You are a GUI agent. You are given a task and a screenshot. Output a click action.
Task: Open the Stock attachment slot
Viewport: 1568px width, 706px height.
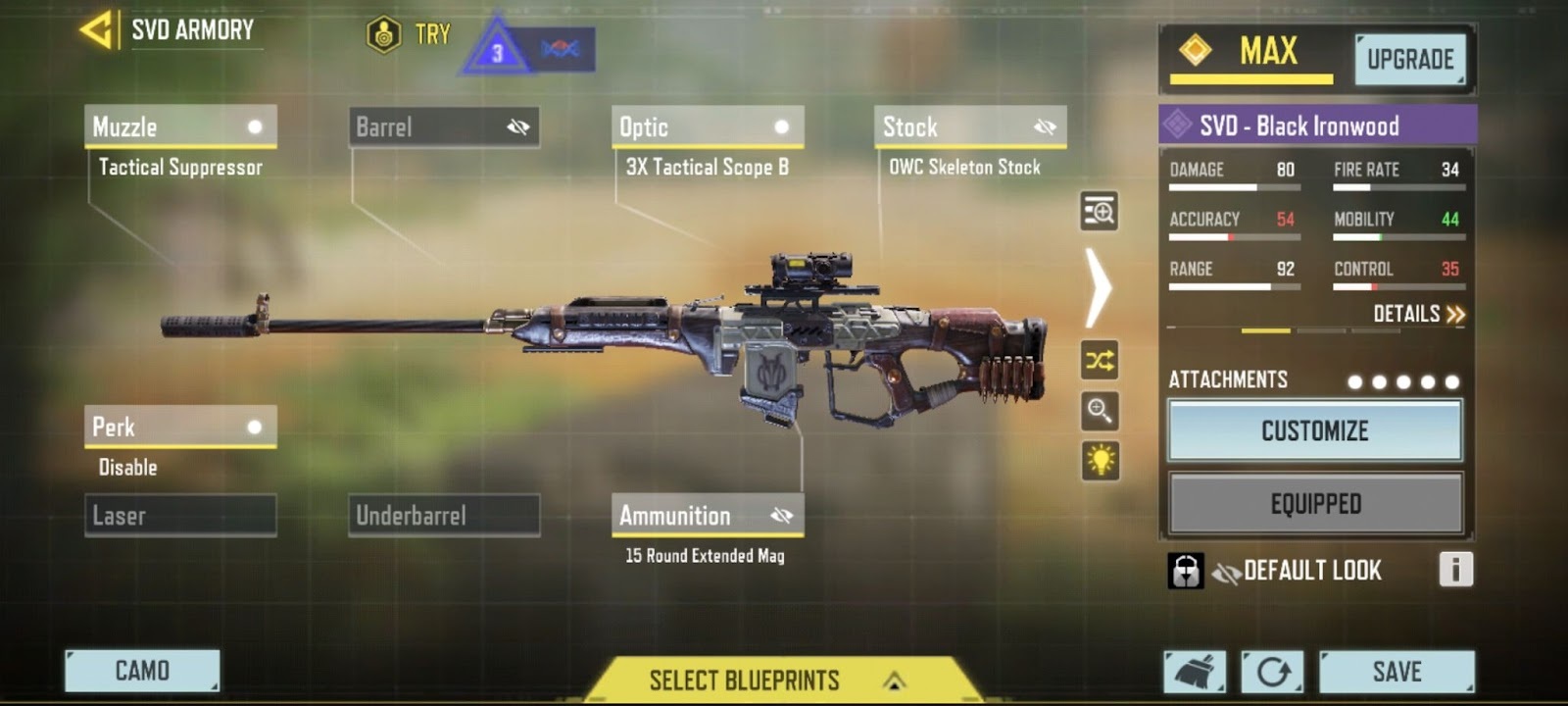[x=970, y=127]
